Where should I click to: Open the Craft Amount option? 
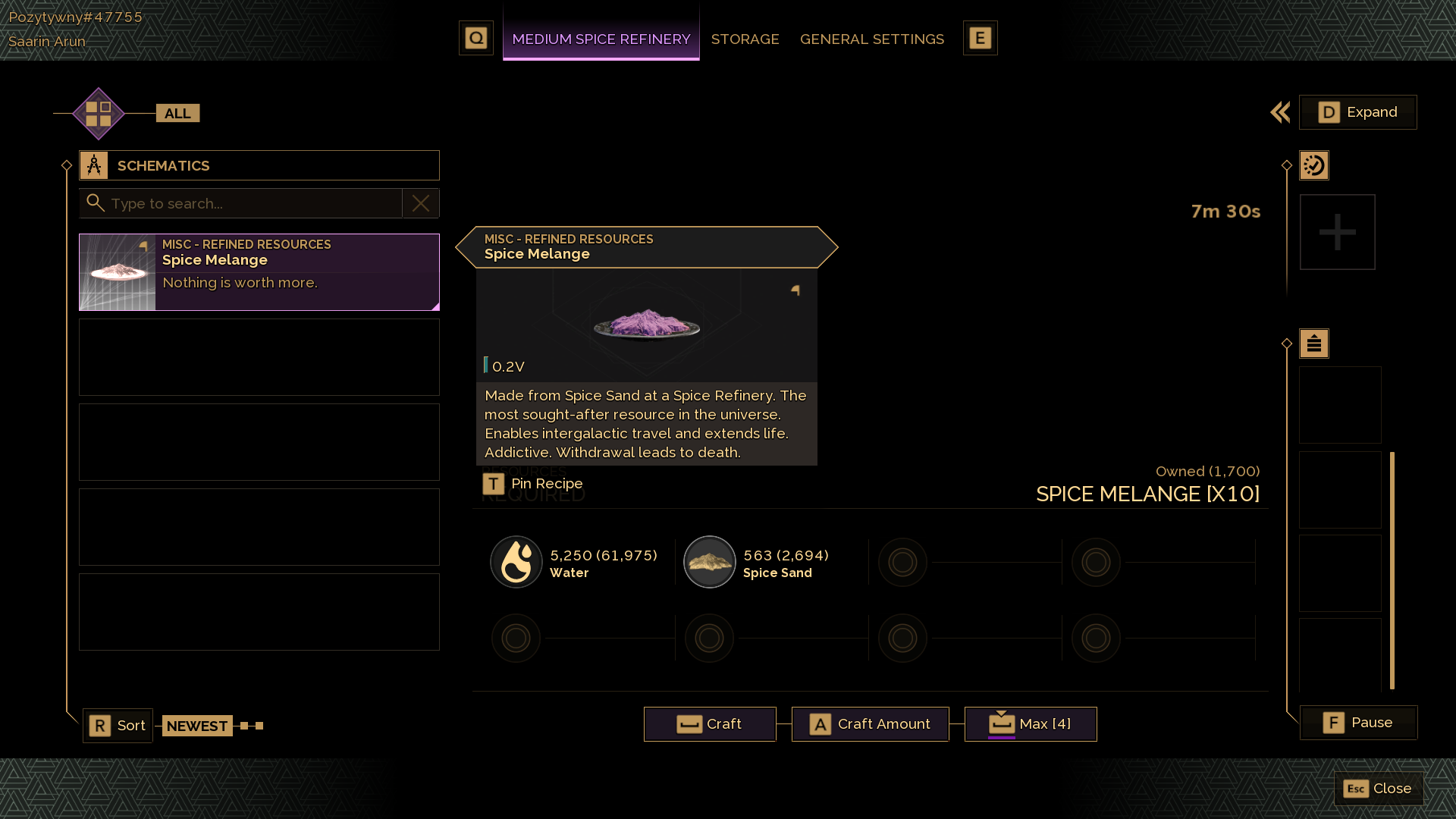point(870,724)
